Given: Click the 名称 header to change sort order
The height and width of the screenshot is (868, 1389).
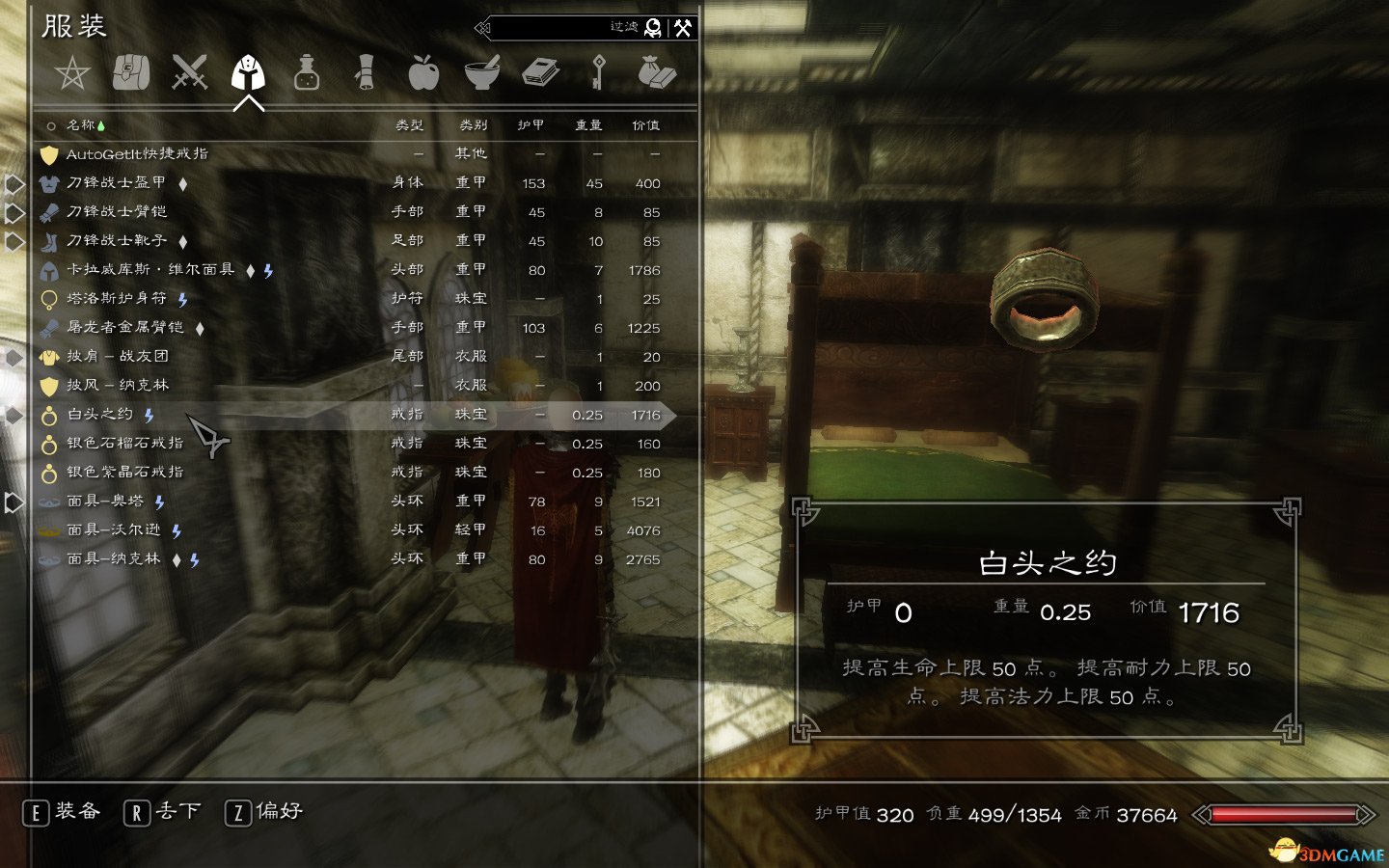Looking at the screenshot, I should pos(81,124).
